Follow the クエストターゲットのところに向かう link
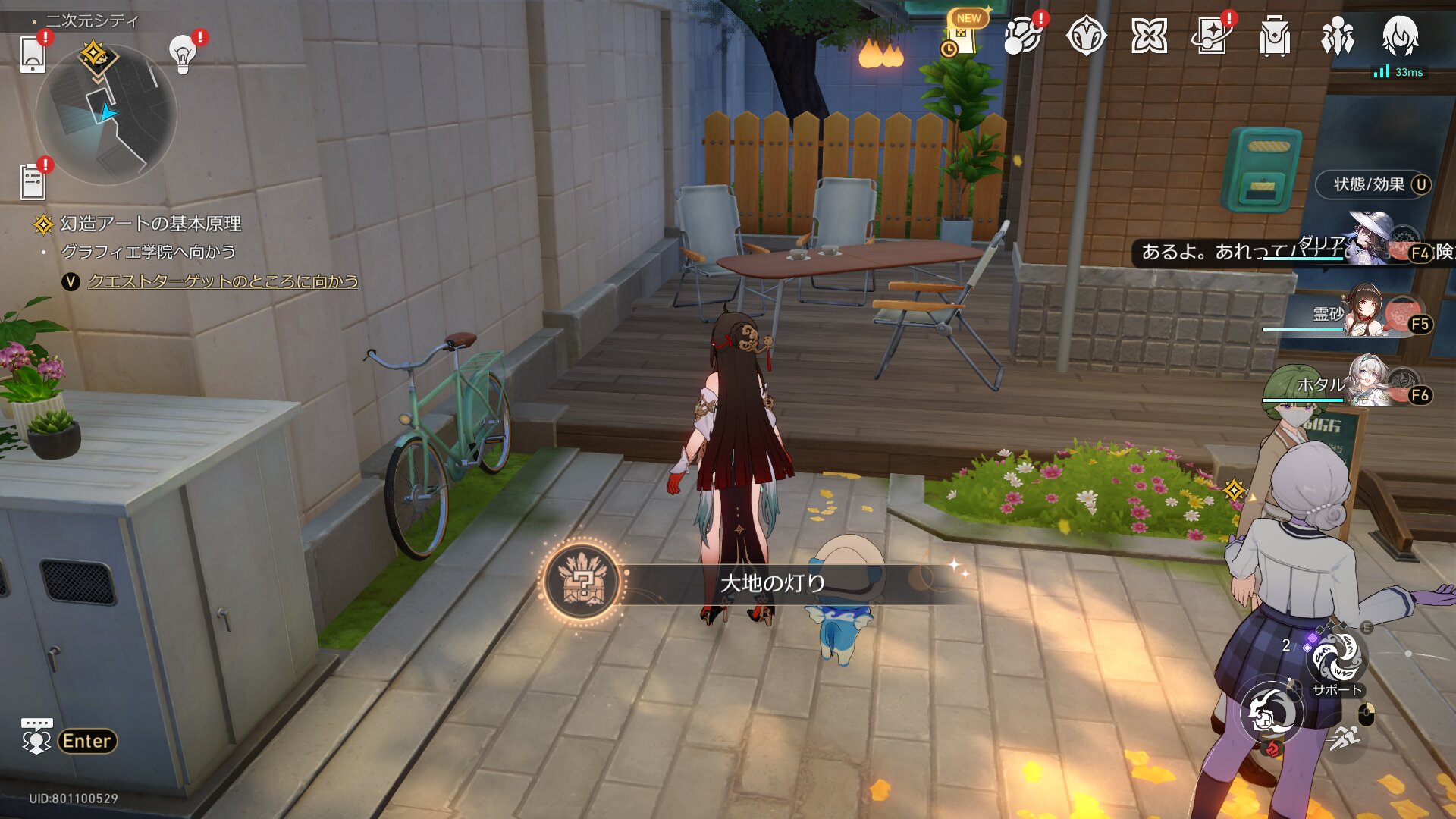The height and width of the screenshot is (819, 1456). coord(223,281)
